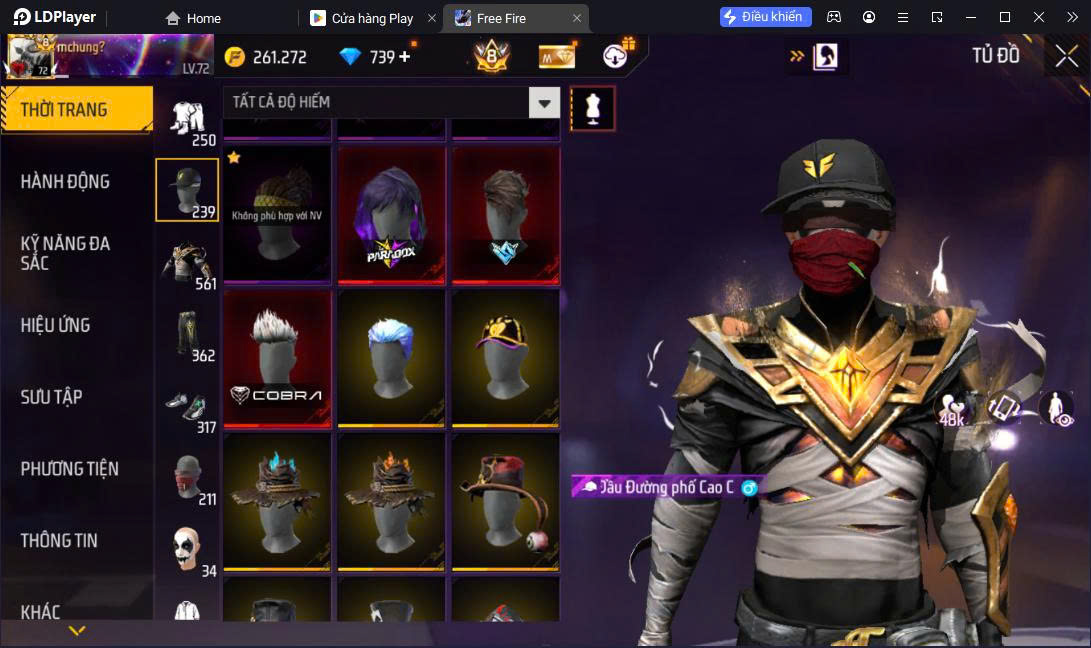Open the Tất Cả Độ Hiếm rarity dropdown
Screen dimensions: 1091x648
(x=544, y=102)
